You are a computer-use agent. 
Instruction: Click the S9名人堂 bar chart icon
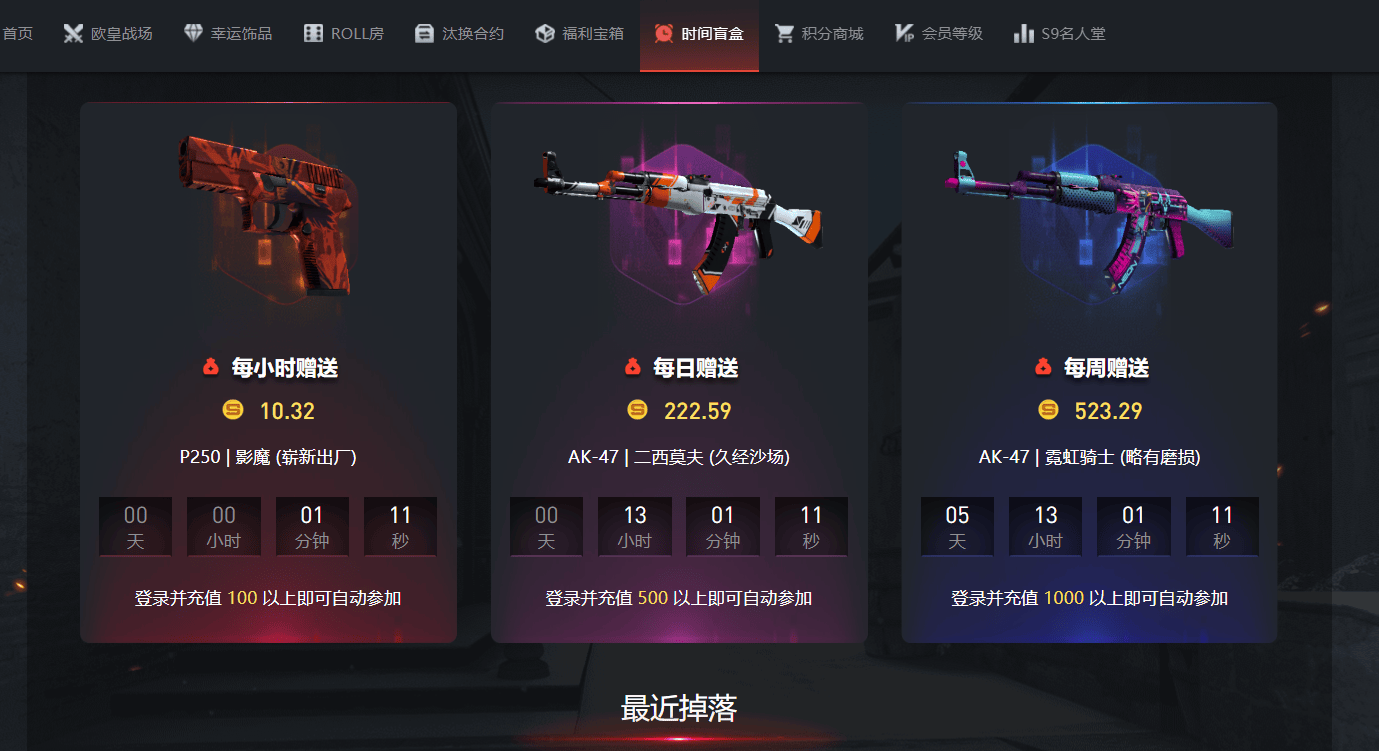coord(1024,32)
